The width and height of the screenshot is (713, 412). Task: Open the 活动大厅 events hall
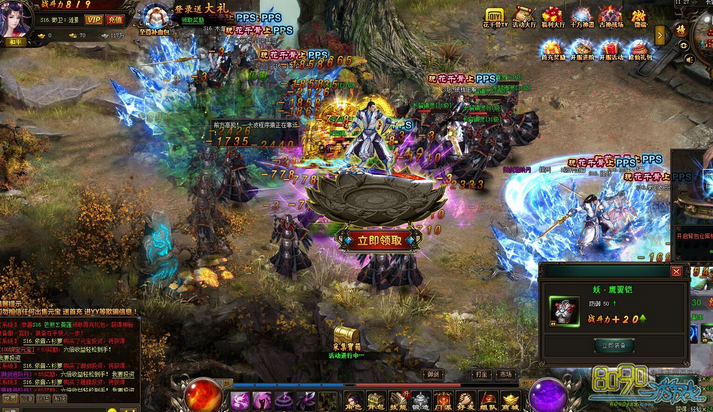[x=524, y=17]
